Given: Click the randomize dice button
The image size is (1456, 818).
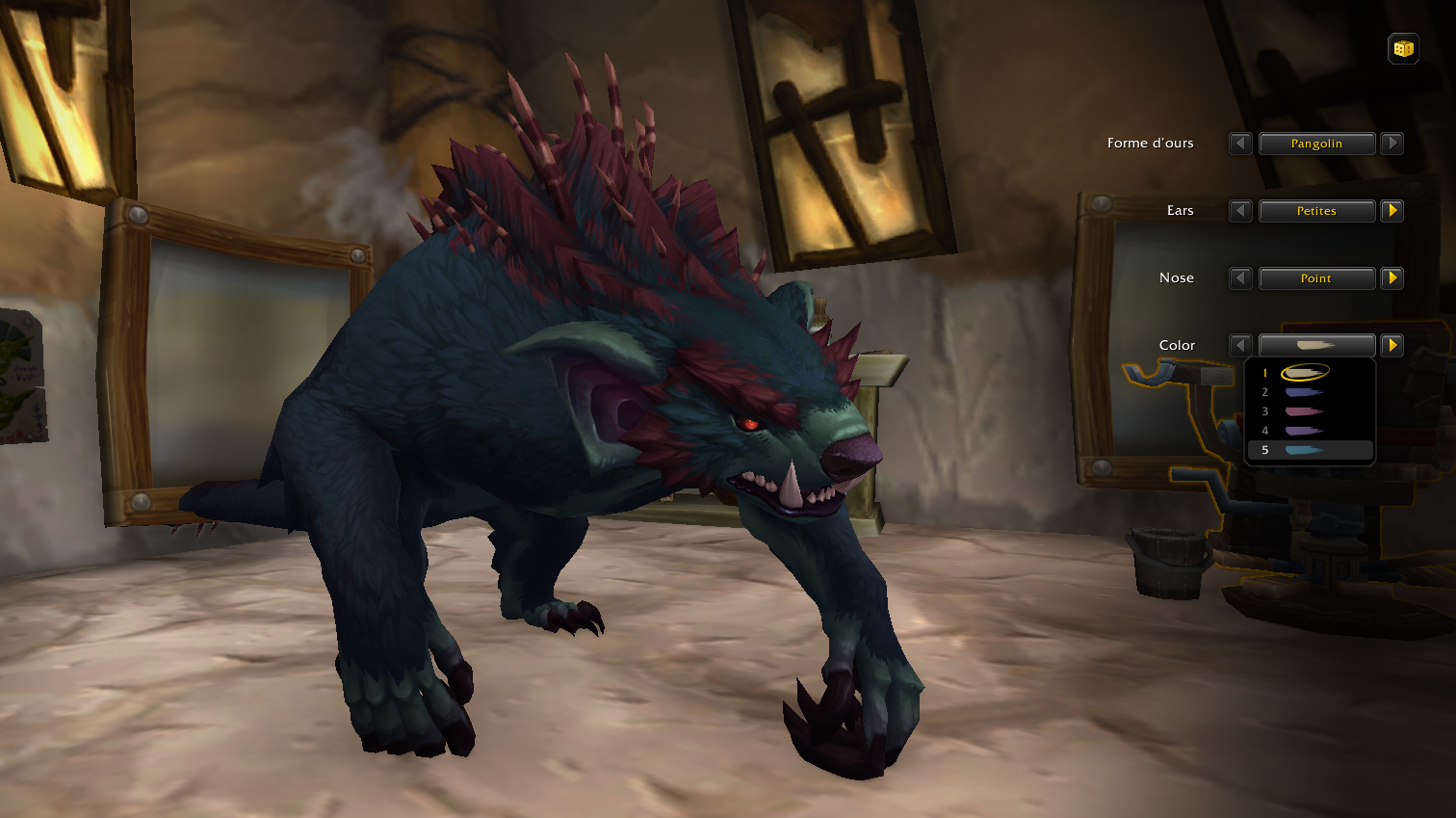Looking at the screenshot, I should [1403, 48].
